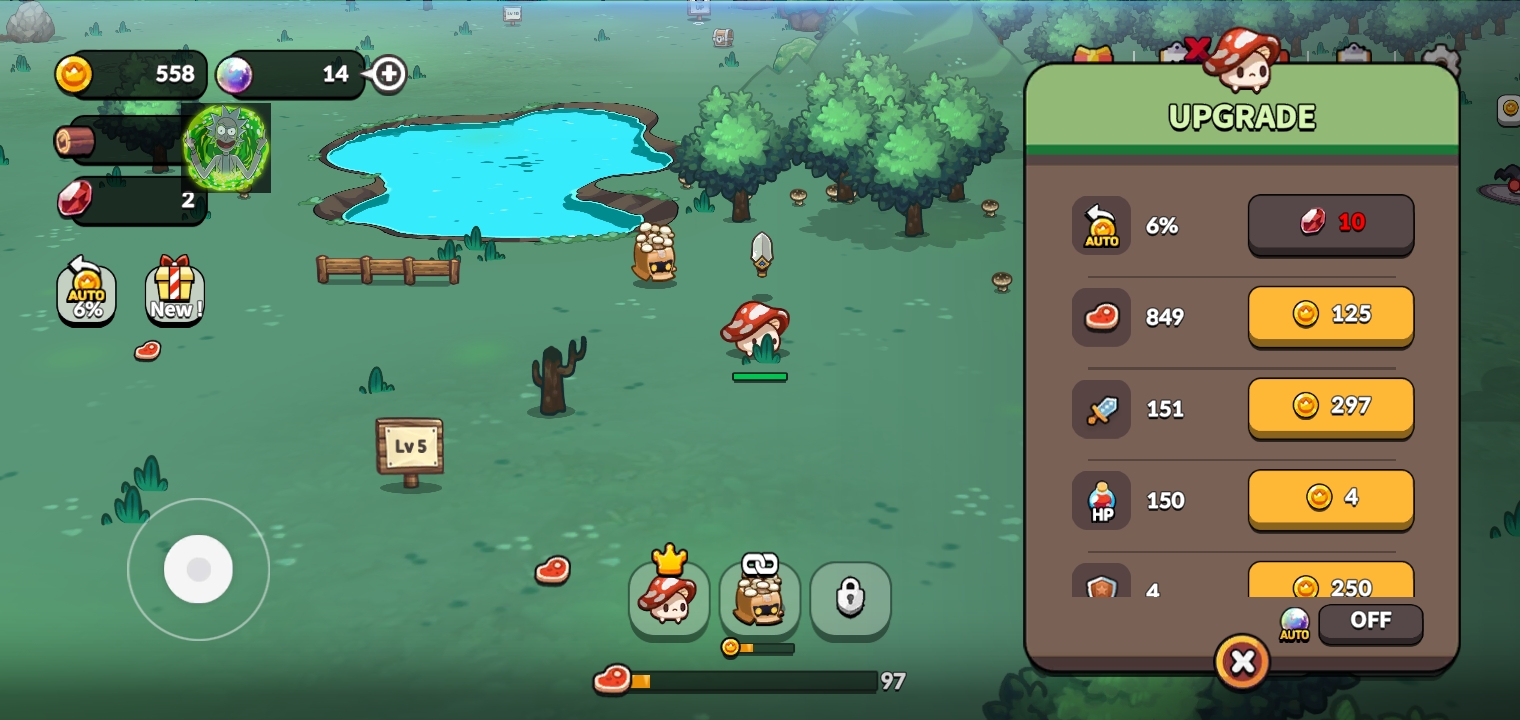This screenshot has width=1520, height=720.
Task: Tap the virtual joystick knob
Action: 198,569
